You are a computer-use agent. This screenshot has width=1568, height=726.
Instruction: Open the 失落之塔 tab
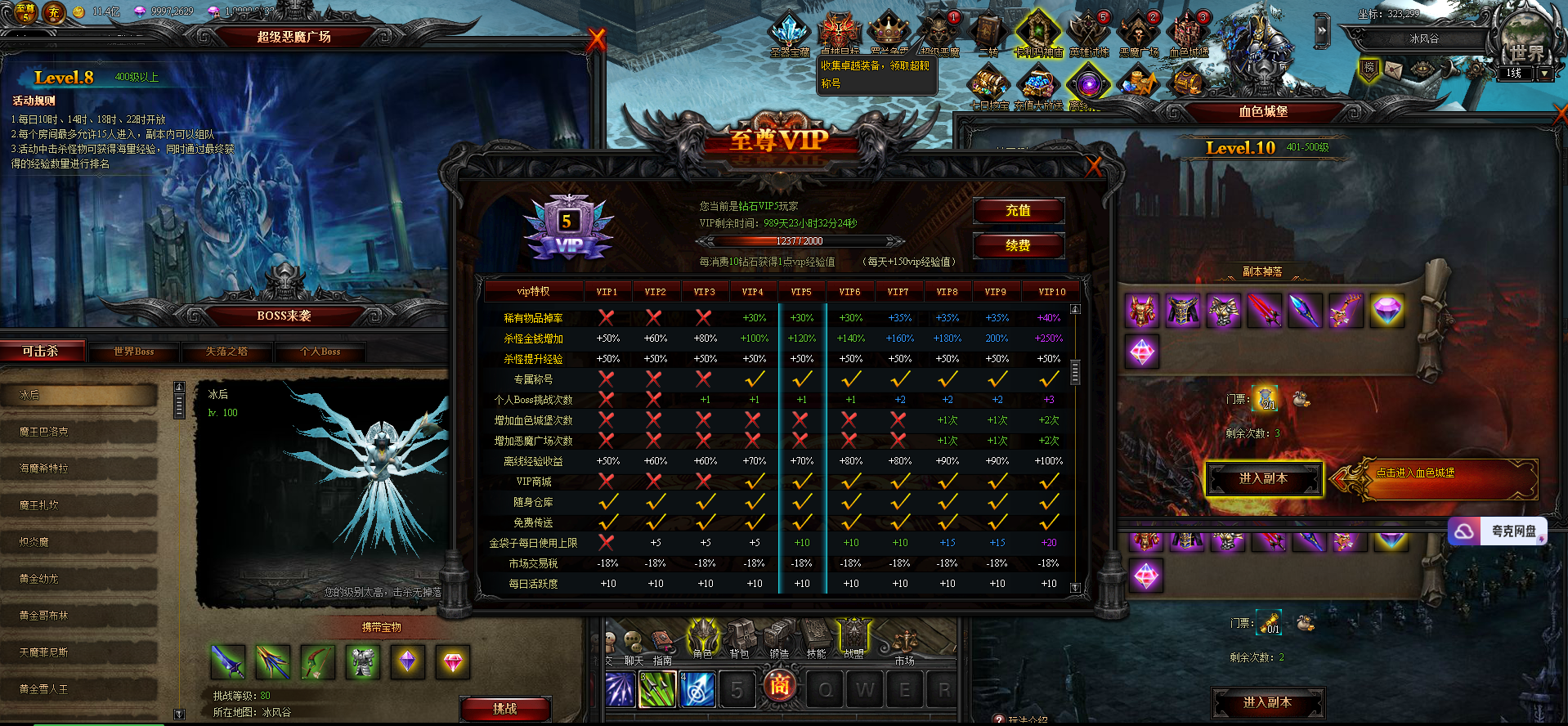(x=226, y=352)
